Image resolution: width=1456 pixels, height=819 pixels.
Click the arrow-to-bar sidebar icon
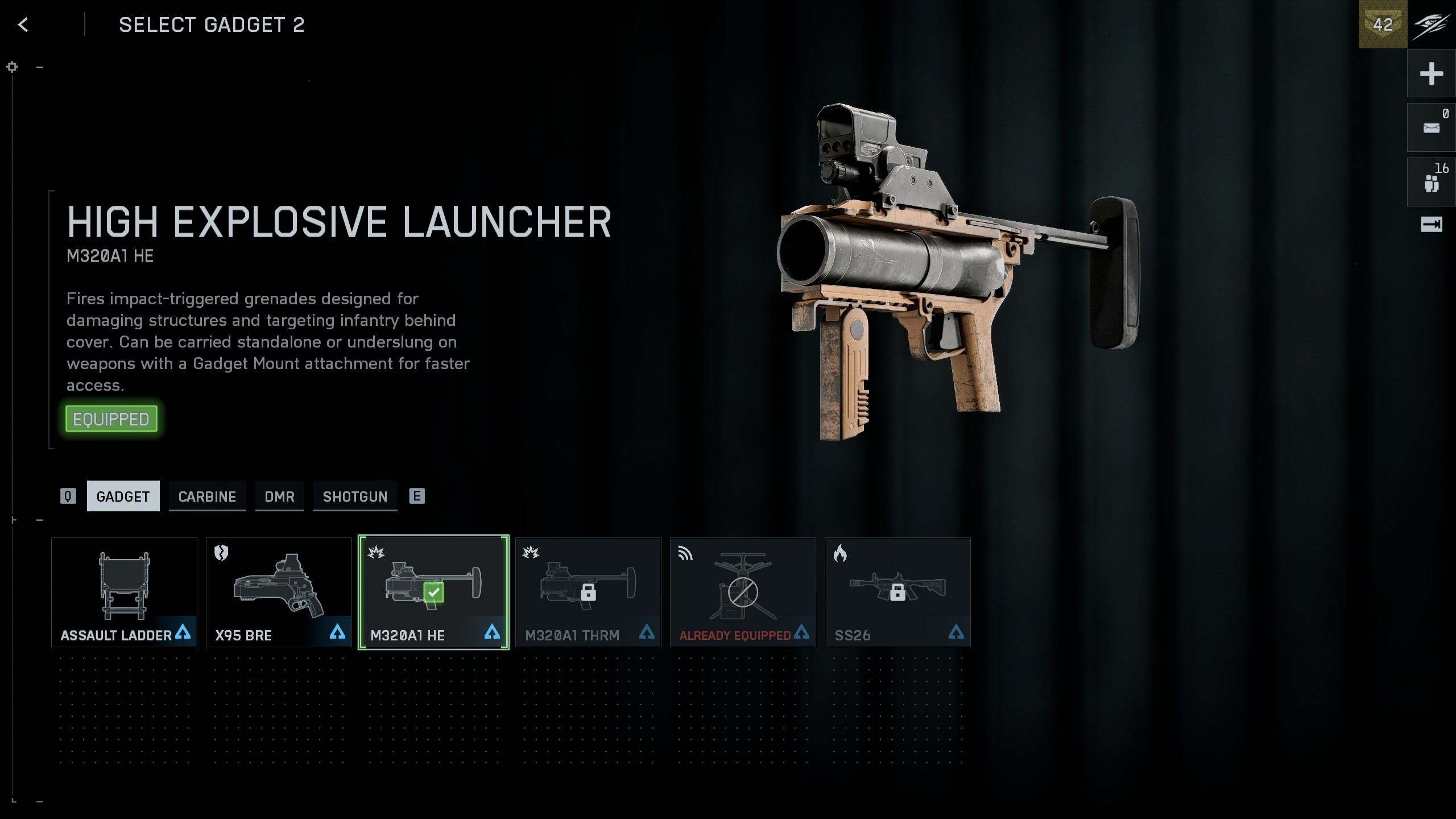pyautogui.click(x=1431, y=224)
